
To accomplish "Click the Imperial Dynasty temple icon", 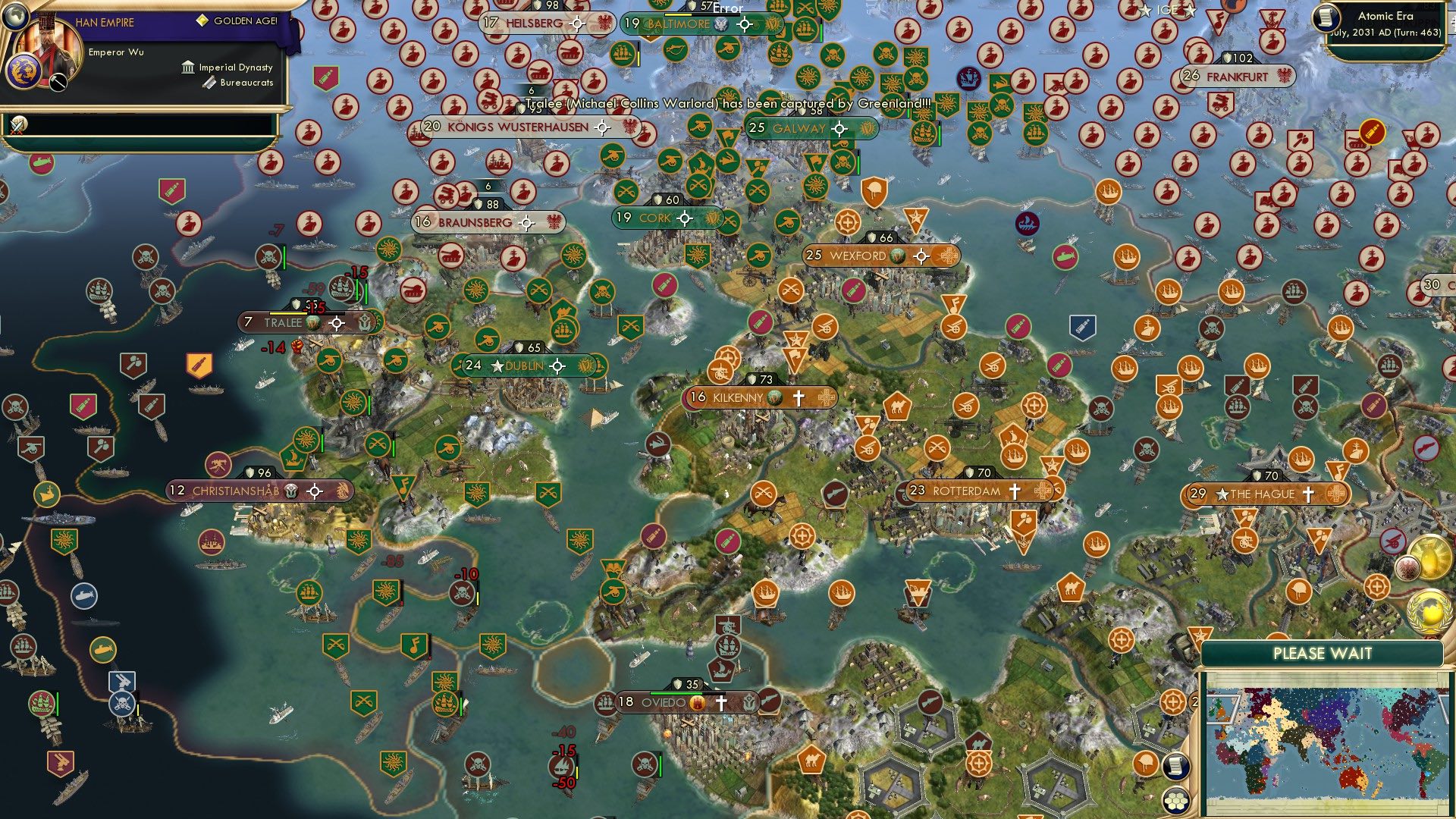I will [187, 68].
